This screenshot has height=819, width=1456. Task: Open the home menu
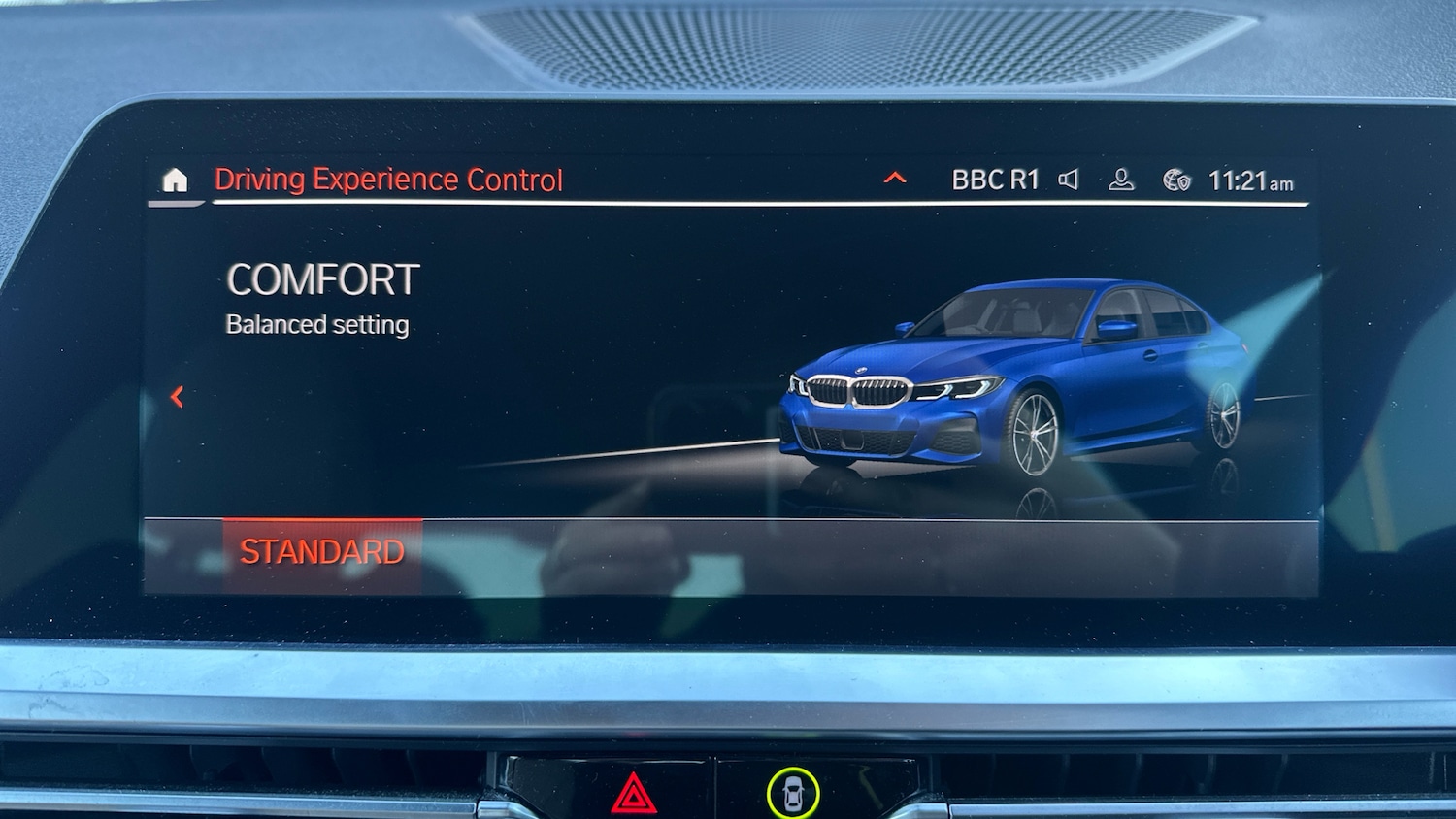point(176,179)
